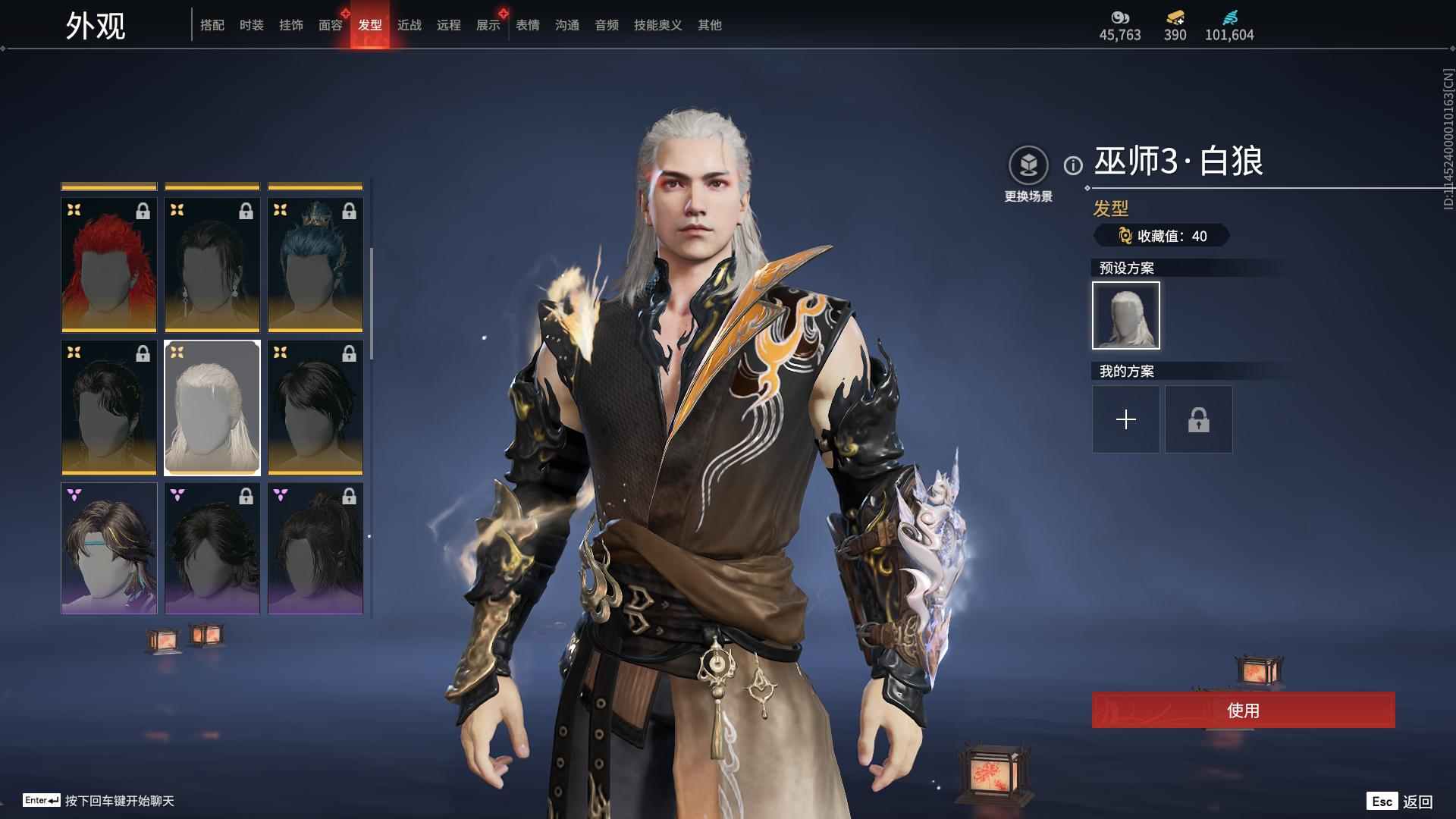Open the 其他 other tab
1456x819 pixels.
tap(710, 25)
